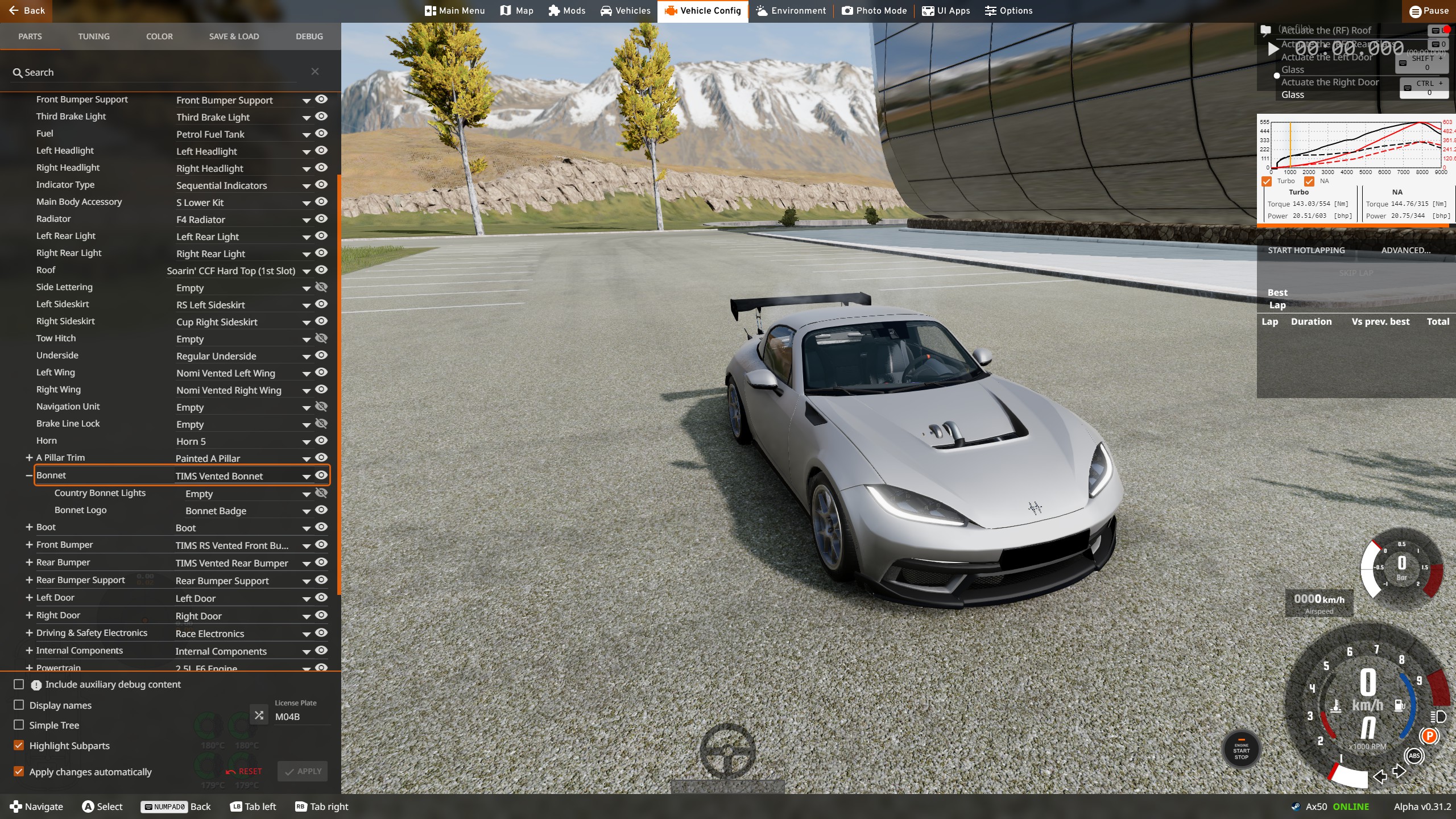Open the UI Apps editor
Viewport: 1456px width, 819px height.
pyautogui.click(x=946, y=11)
